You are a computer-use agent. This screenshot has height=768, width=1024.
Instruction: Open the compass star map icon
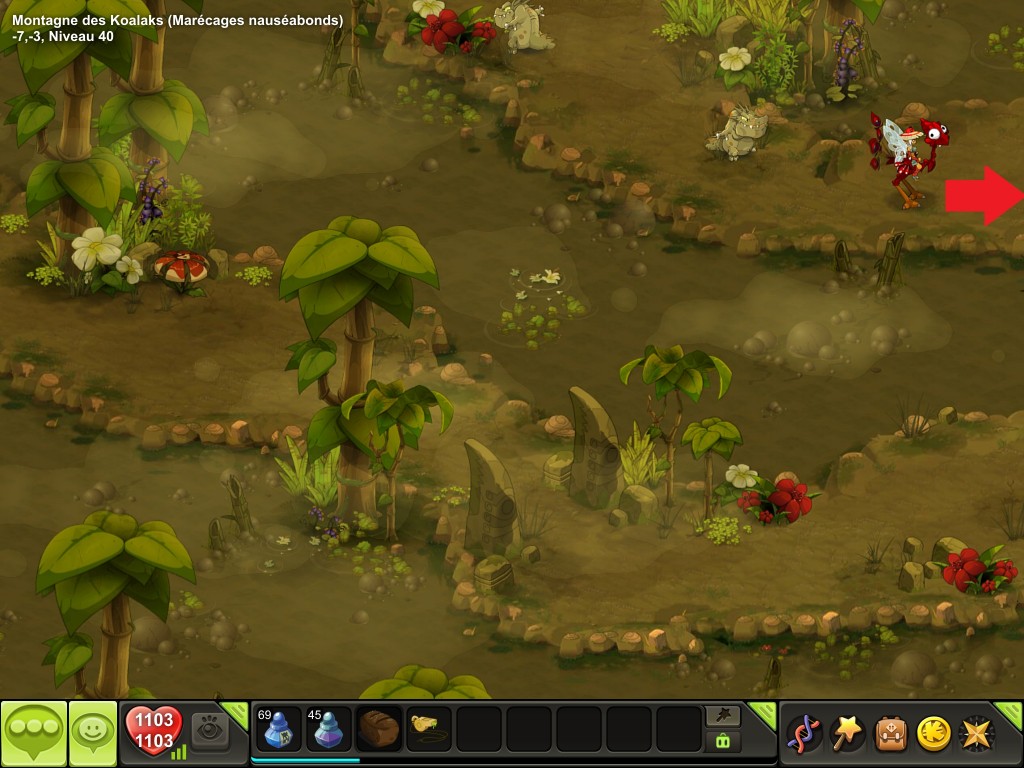(x=977, y=733)
